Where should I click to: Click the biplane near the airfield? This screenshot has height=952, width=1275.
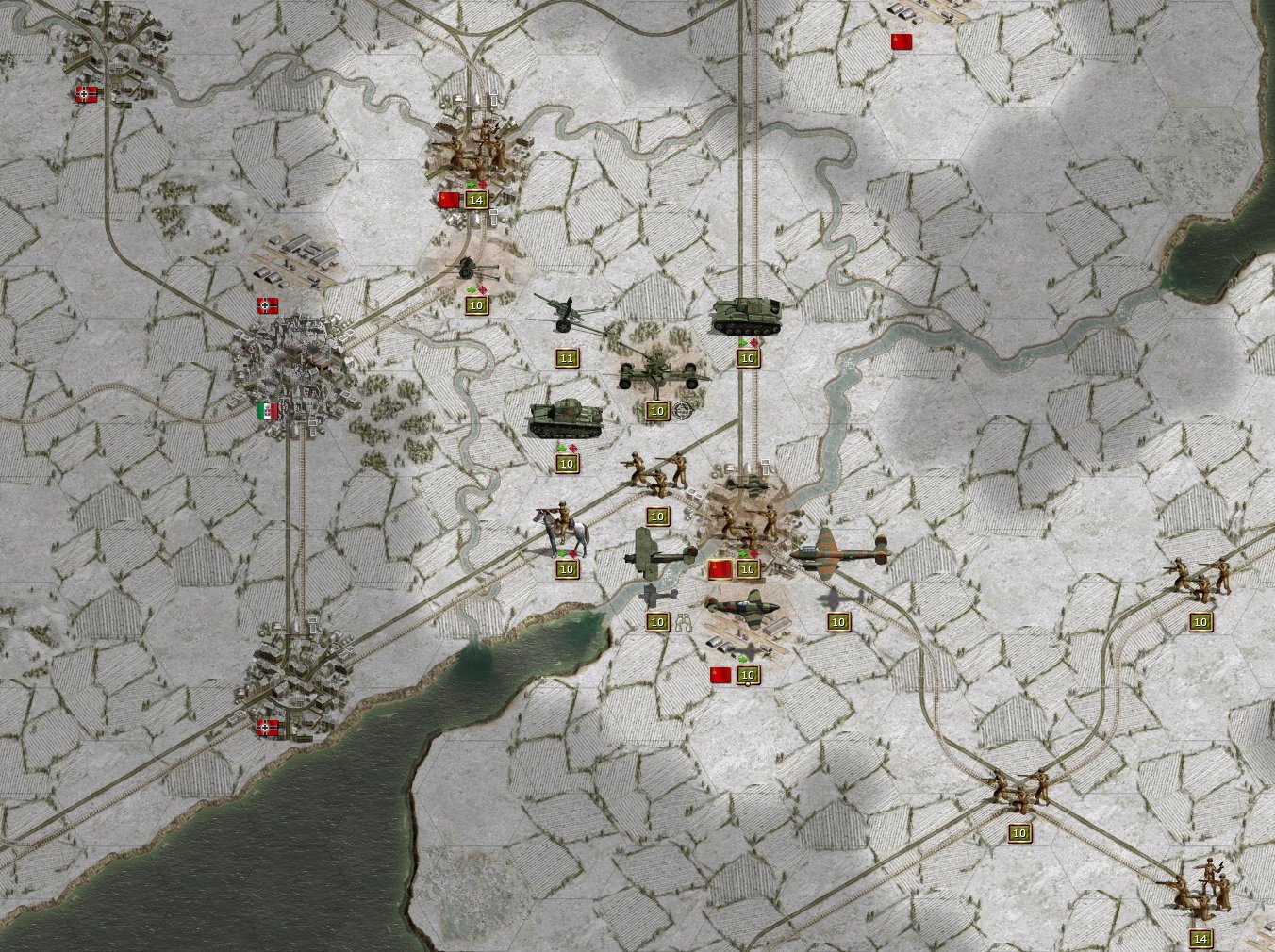659,556
